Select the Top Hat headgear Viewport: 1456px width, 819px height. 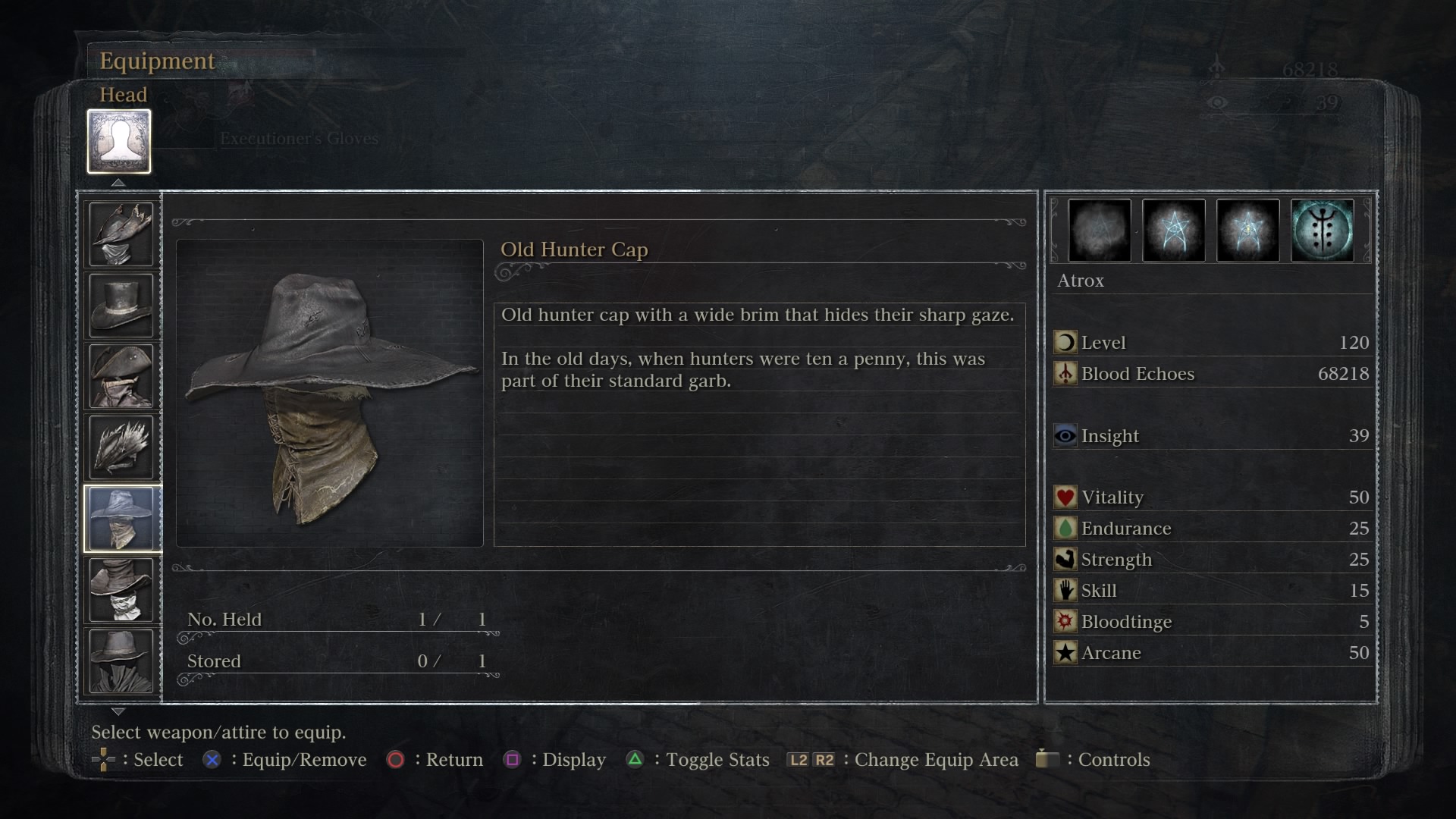click(121, 305)
